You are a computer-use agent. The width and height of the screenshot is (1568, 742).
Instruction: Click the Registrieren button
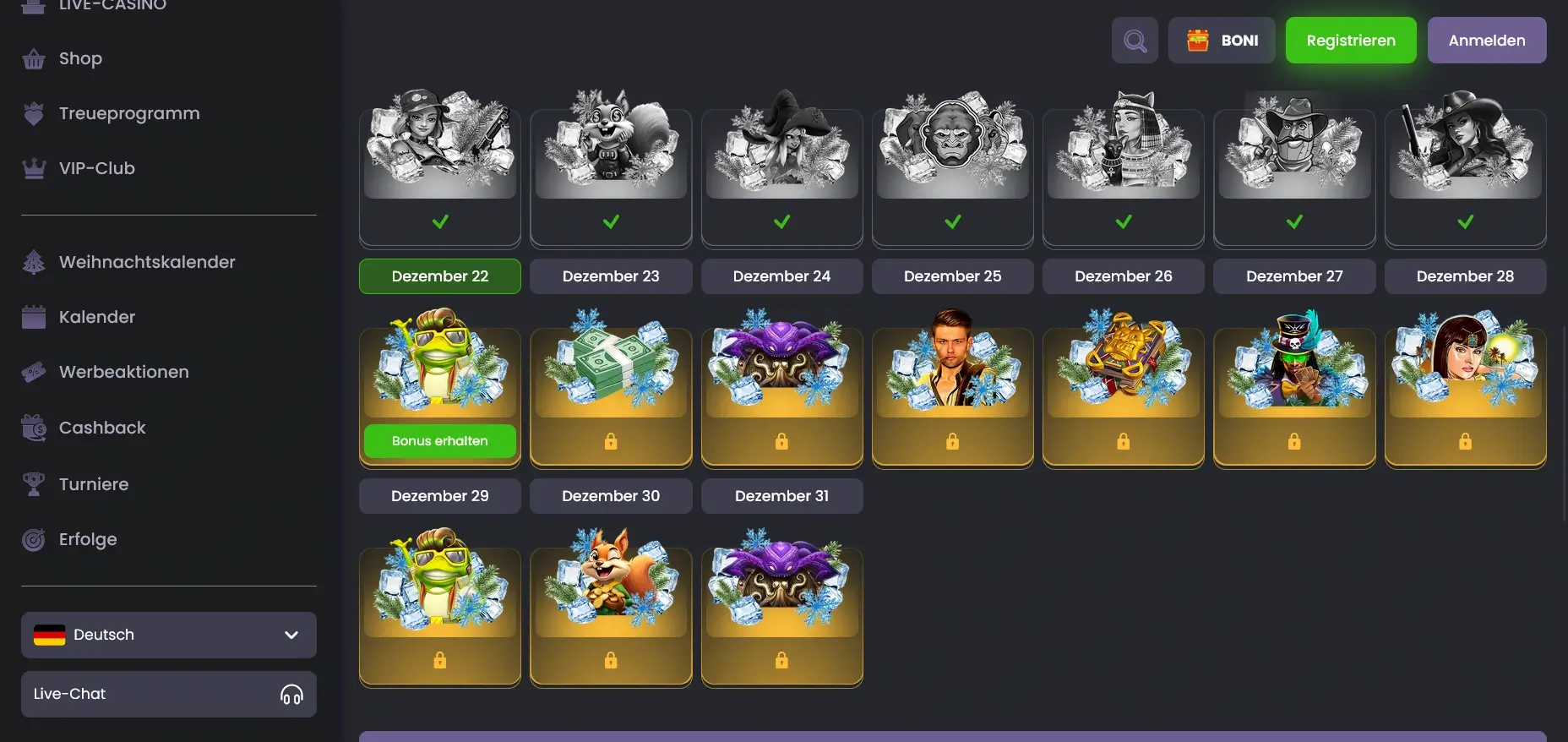(x=1350, y=40)
